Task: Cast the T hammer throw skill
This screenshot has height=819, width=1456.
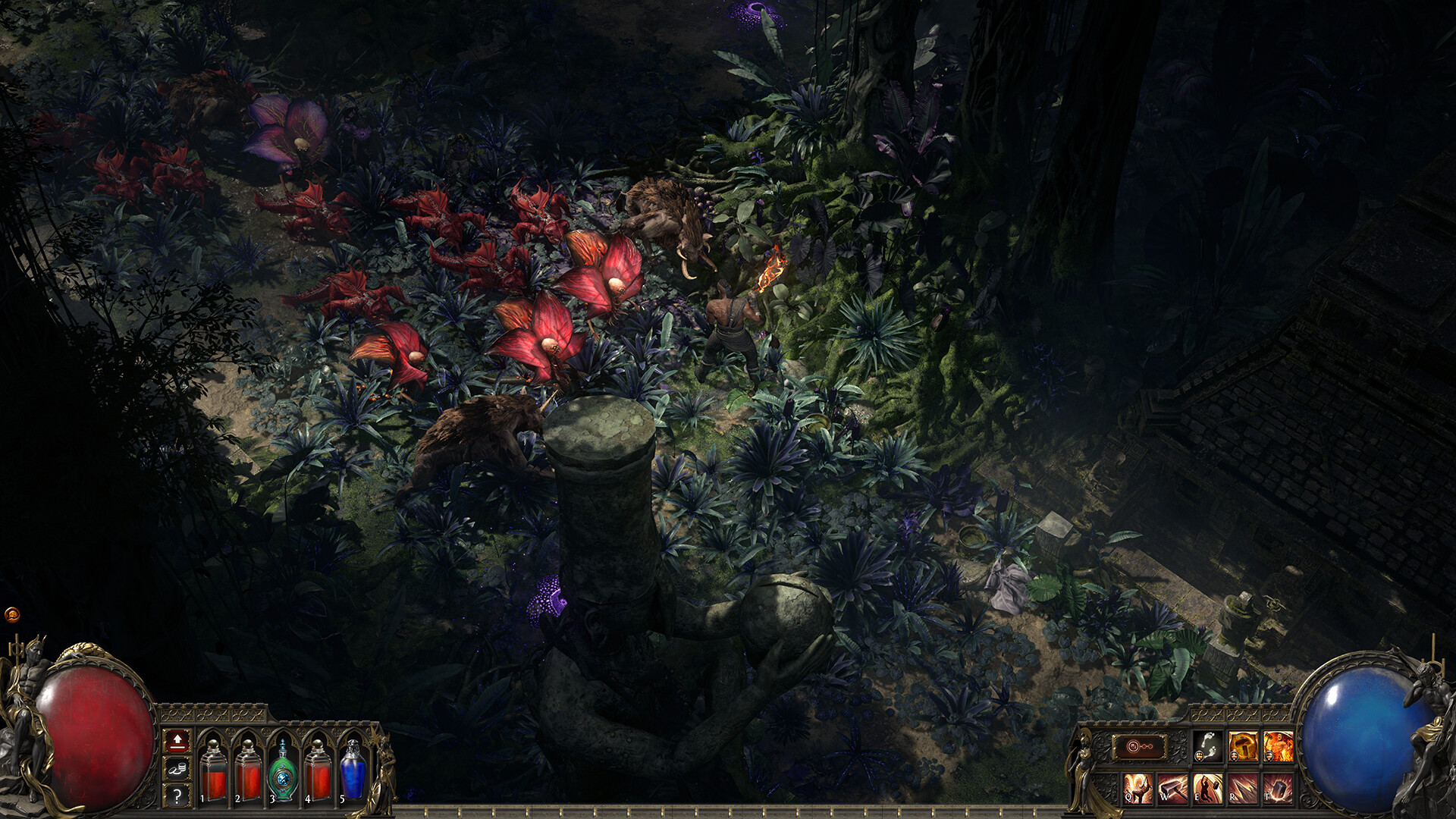Action: [x=1277, y=788]
